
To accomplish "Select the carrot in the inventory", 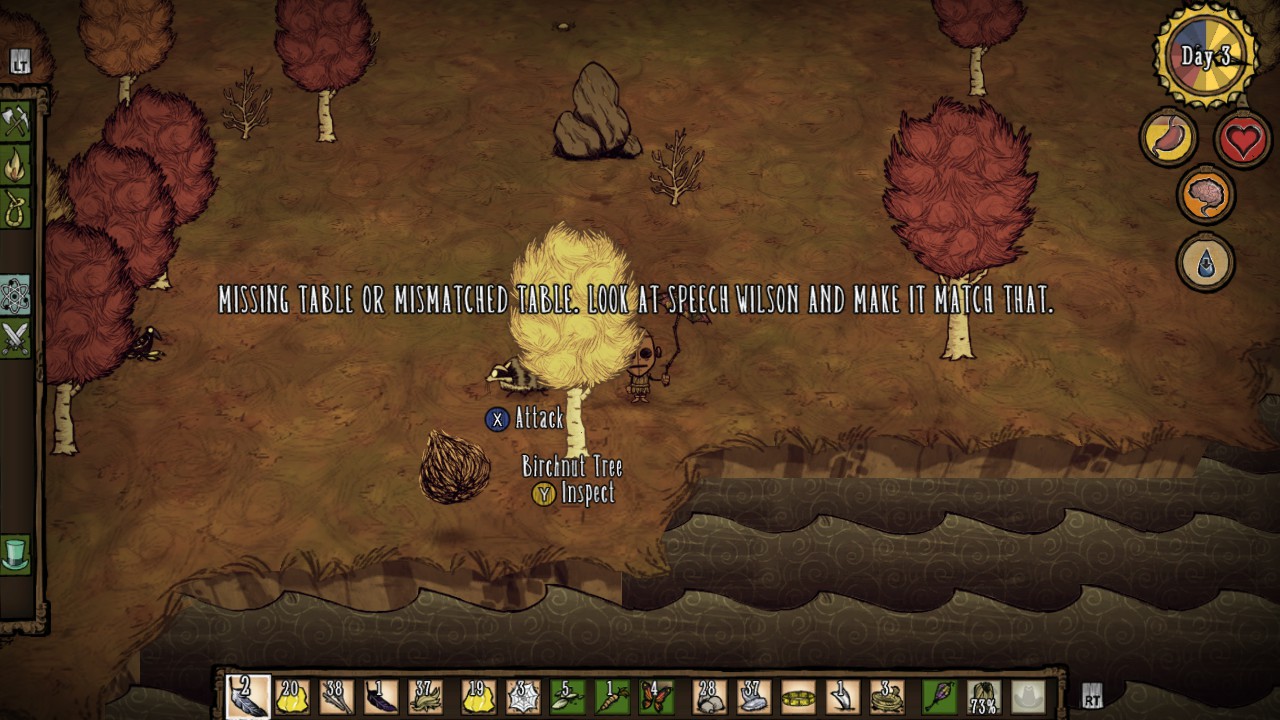I will 612,696.
